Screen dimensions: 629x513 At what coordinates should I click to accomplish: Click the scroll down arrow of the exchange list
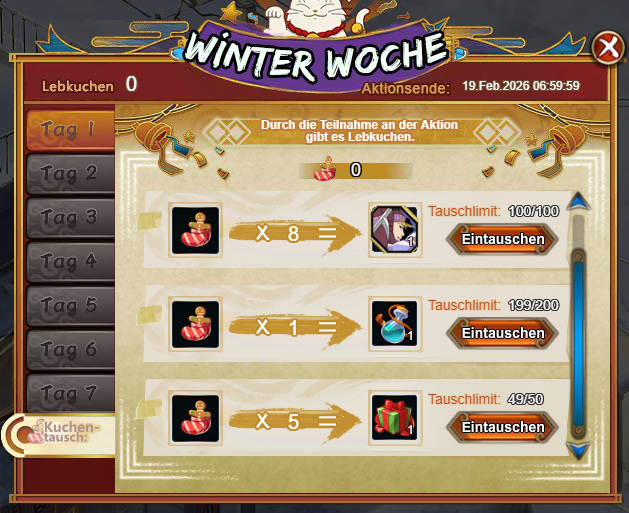pos(577,450)
